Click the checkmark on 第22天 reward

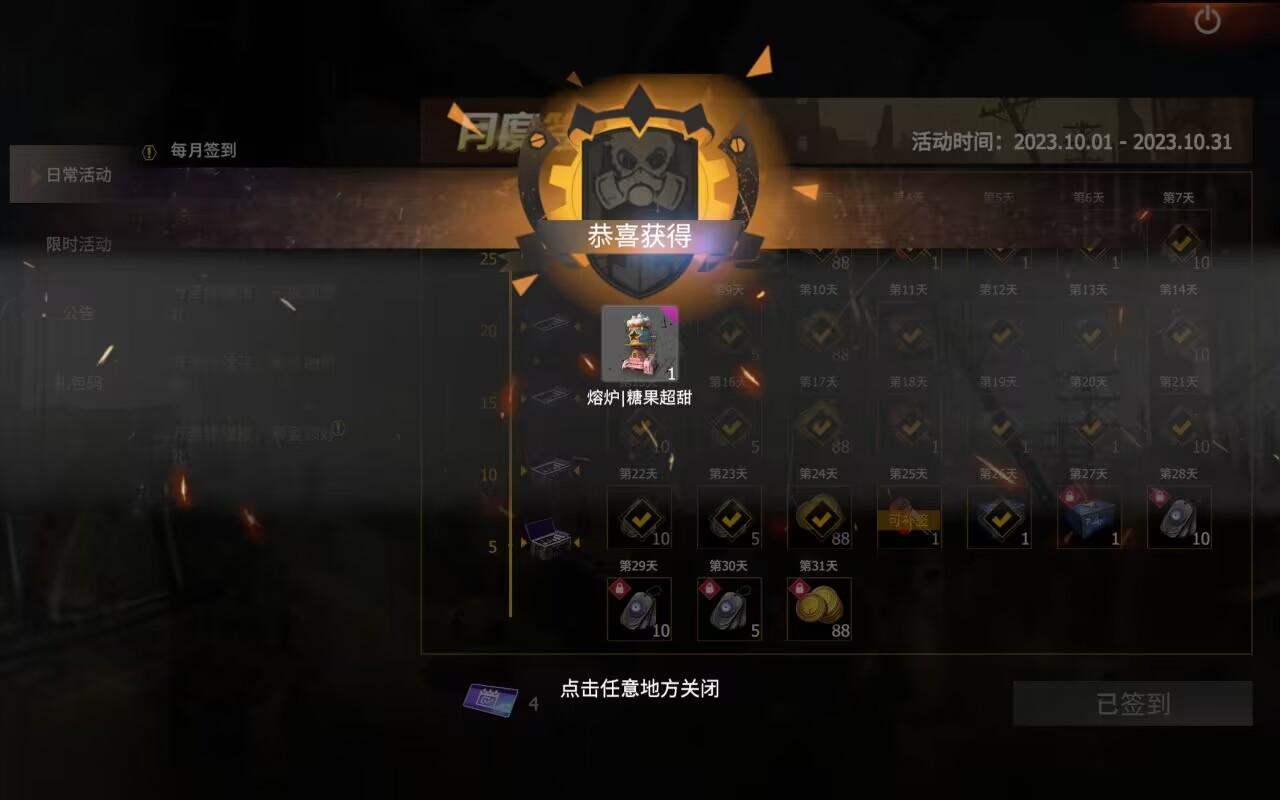[639, 518]
